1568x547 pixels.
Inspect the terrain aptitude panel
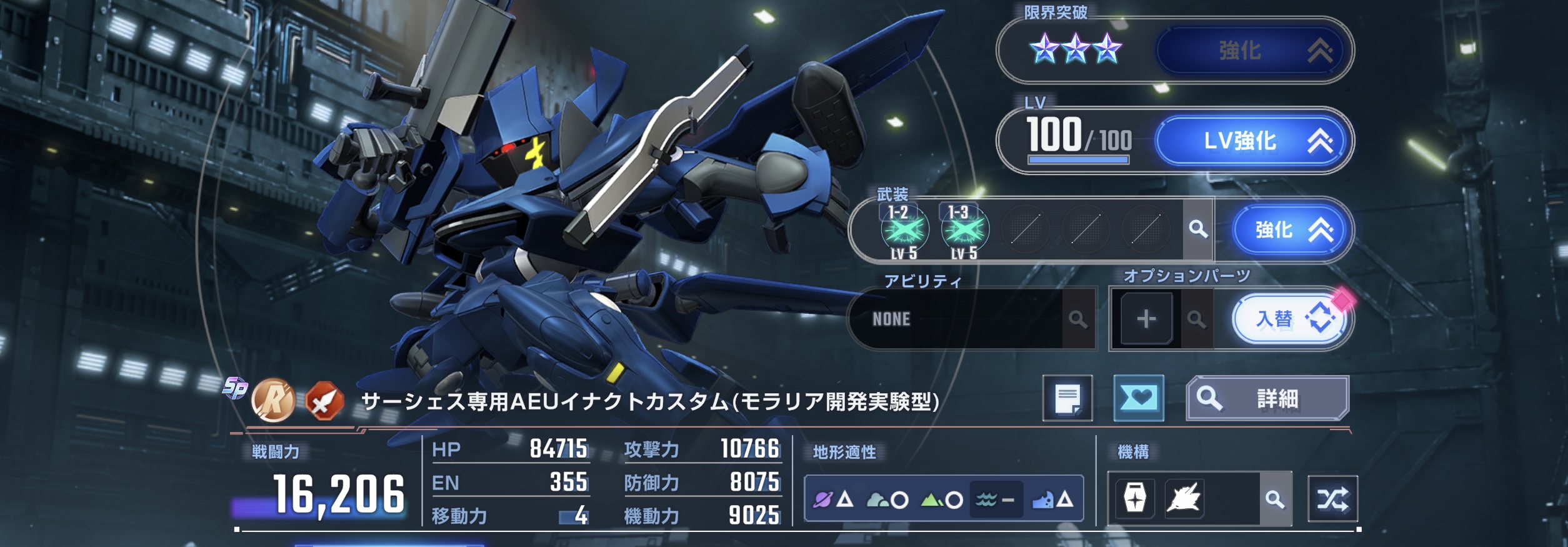click(x=944, y=499)
